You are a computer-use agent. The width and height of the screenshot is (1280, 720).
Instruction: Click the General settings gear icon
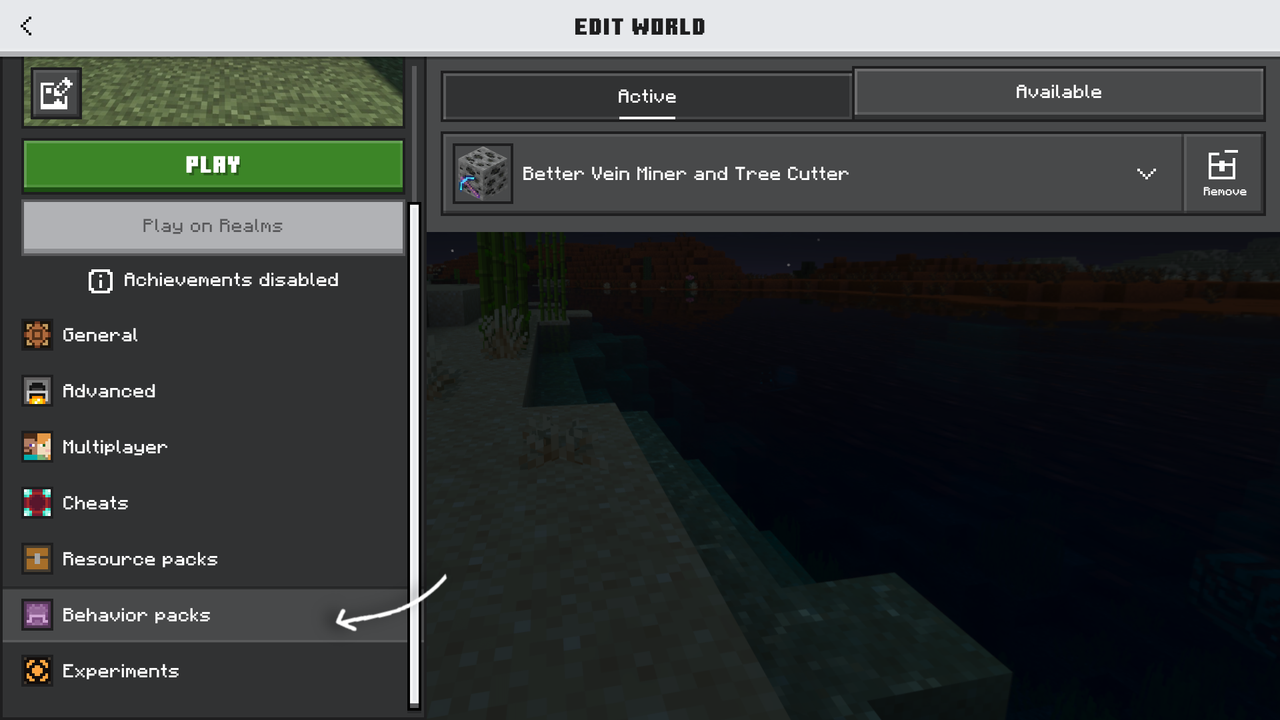(37, 334)
